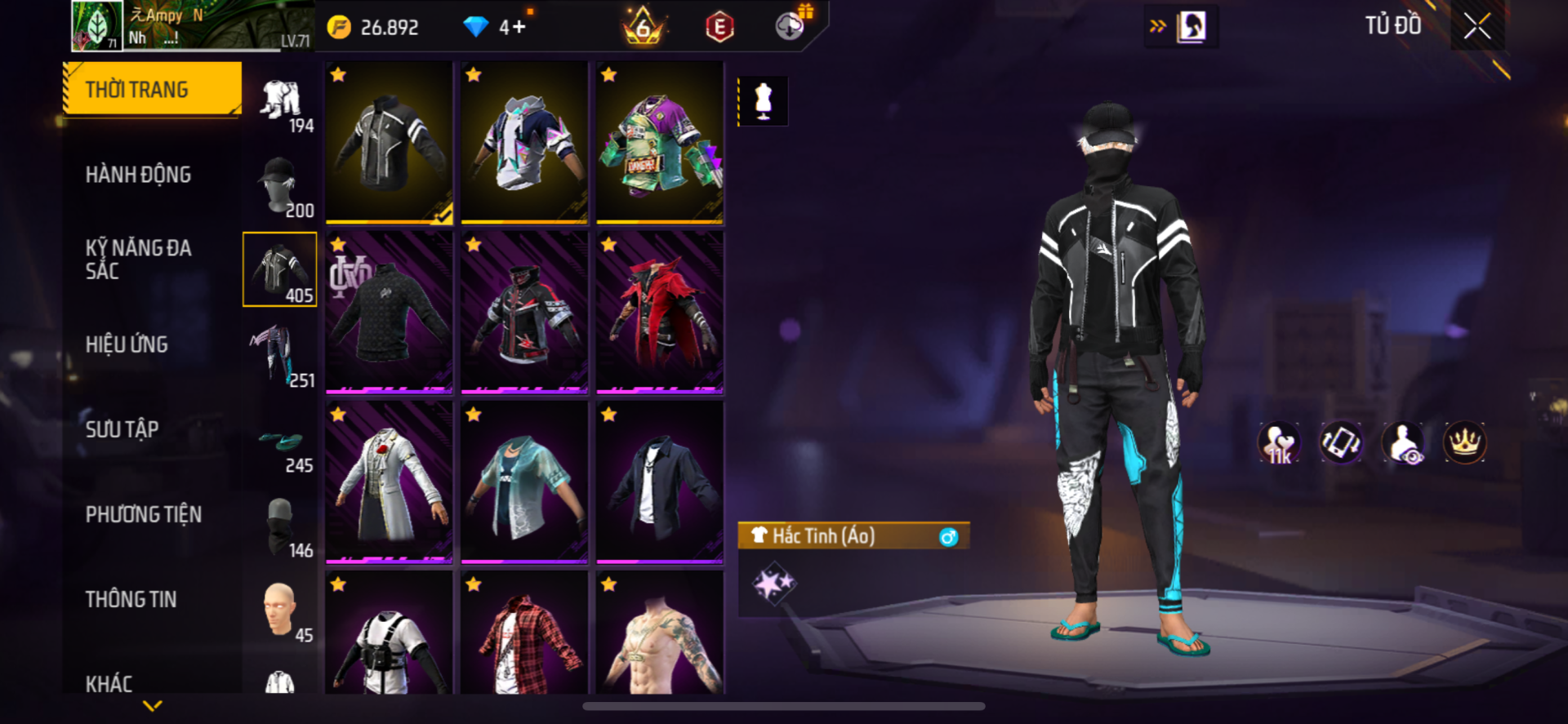Switch to the HÀNH ĐỘNG category
The height and width of the screenshot is (724, 1568).
click(138, 175)
